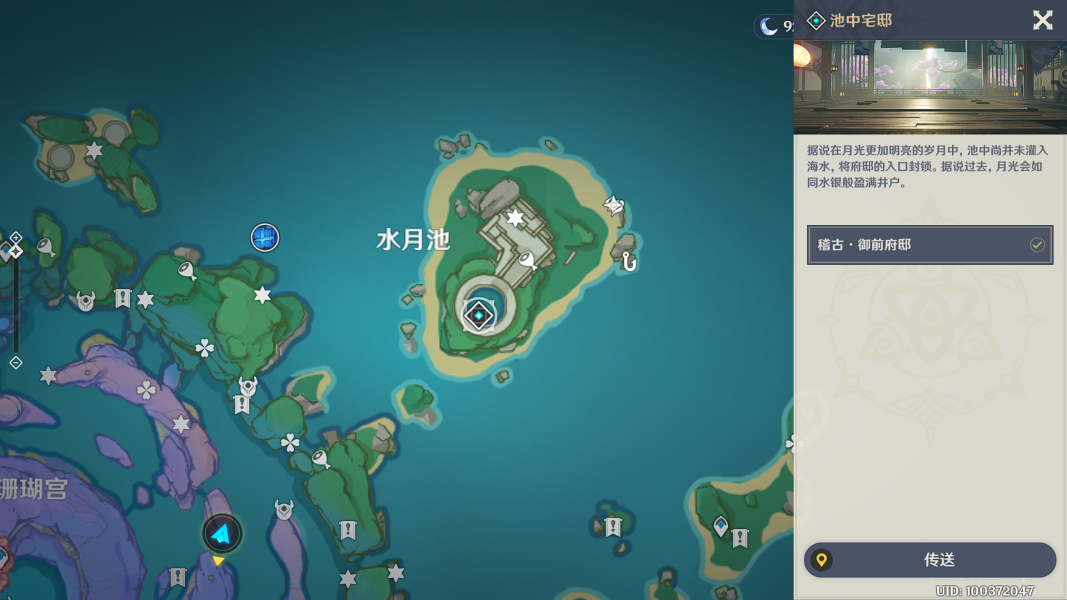
Task: Click the selected domain marker on 水月池 island
Action: [x=479, y=315]
